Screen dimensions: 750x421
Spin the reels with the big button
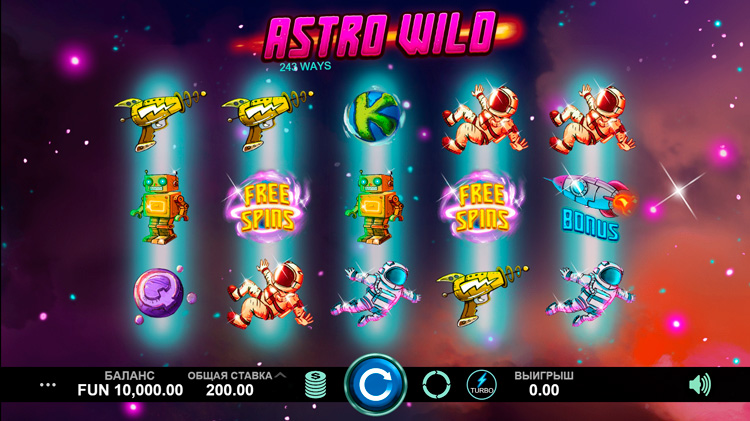pos(376,384)
